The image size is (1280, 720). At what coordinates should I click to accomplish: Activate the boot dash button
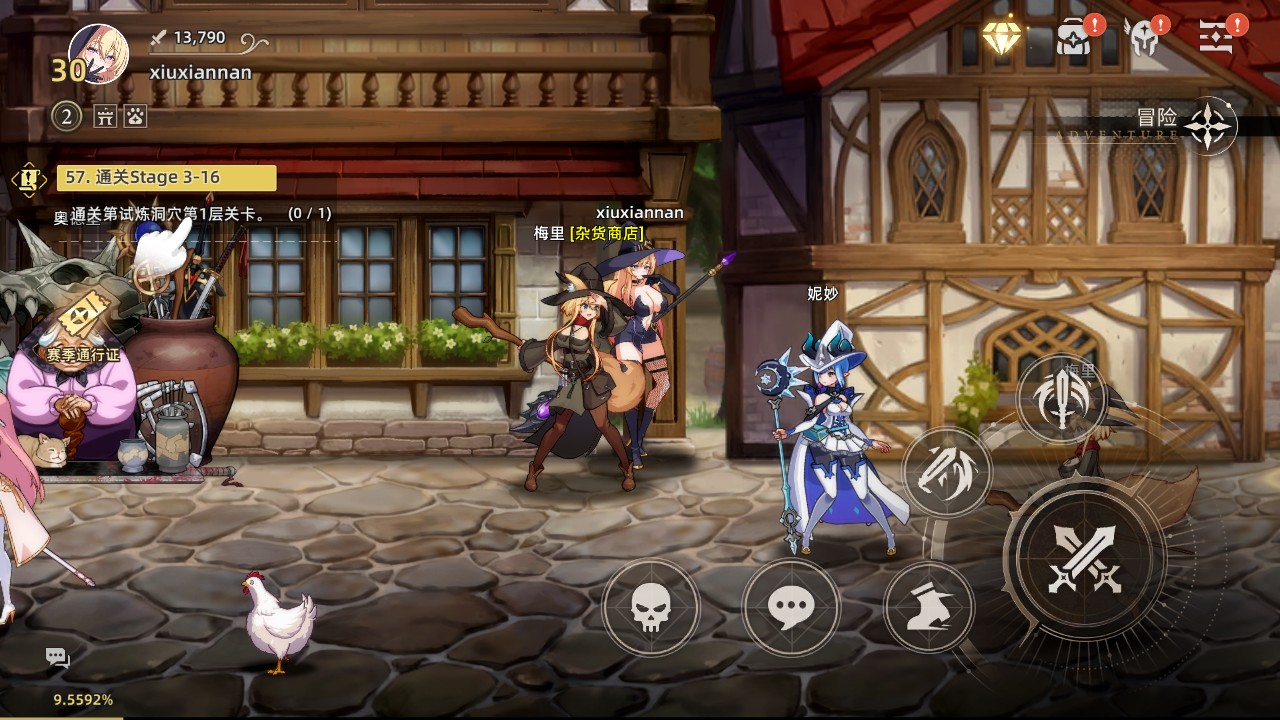click(928, 607)
